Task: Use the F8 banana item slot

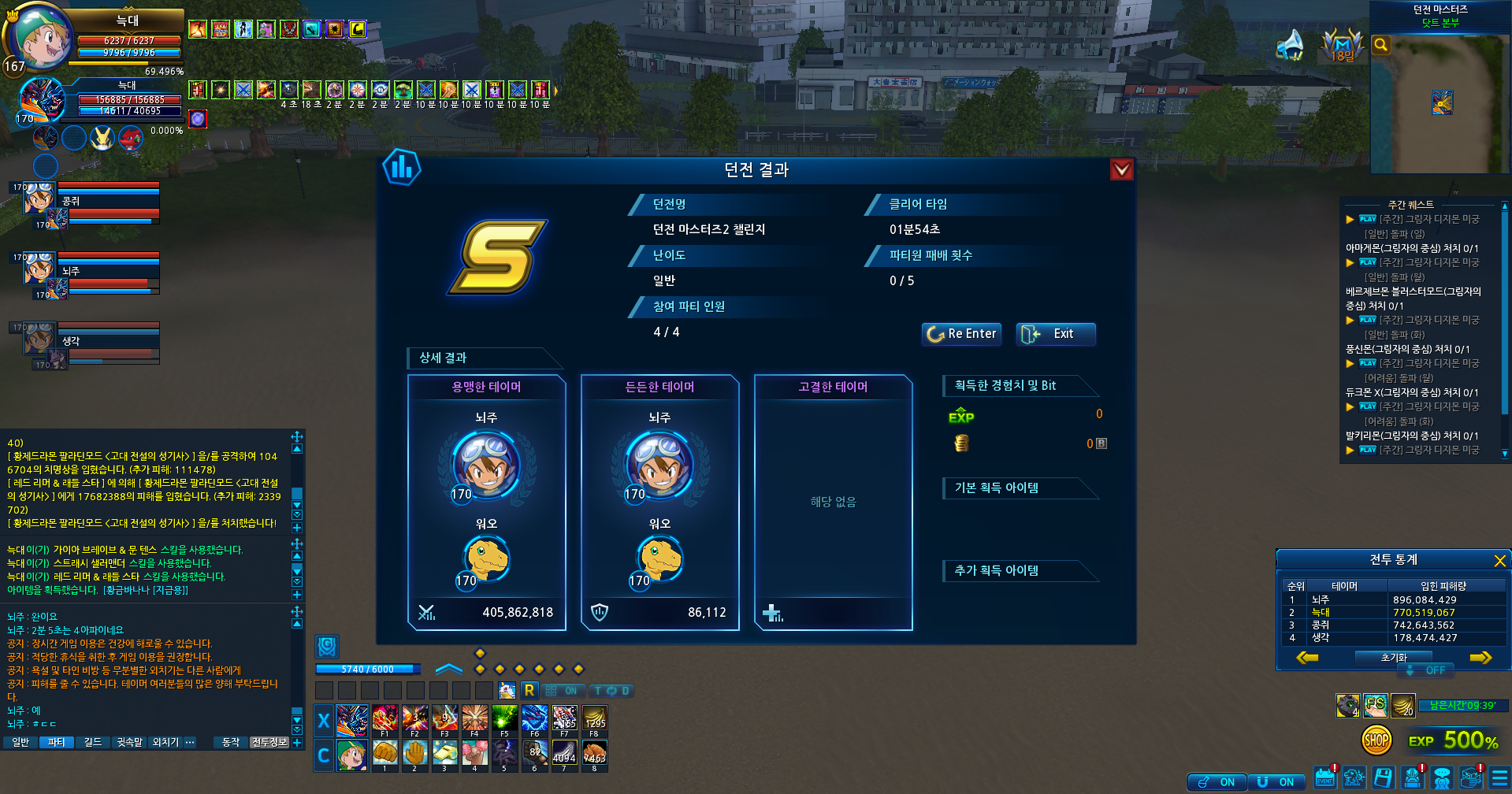Action: 595,720
